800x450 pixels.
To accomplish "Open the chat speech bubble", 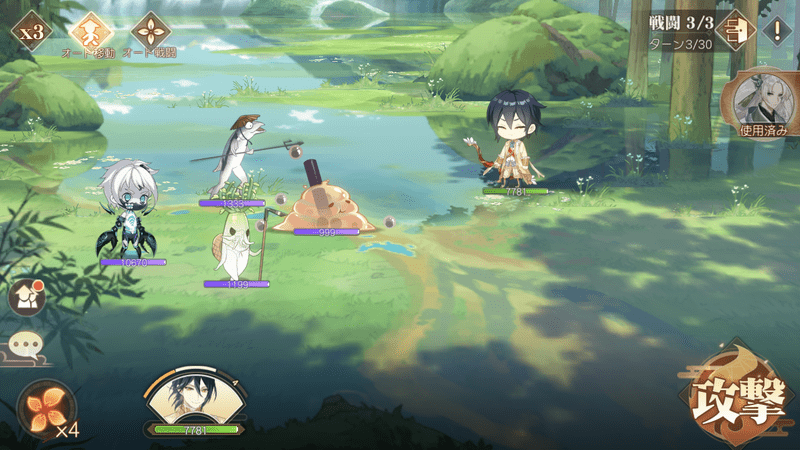I will tap(25, 345).
